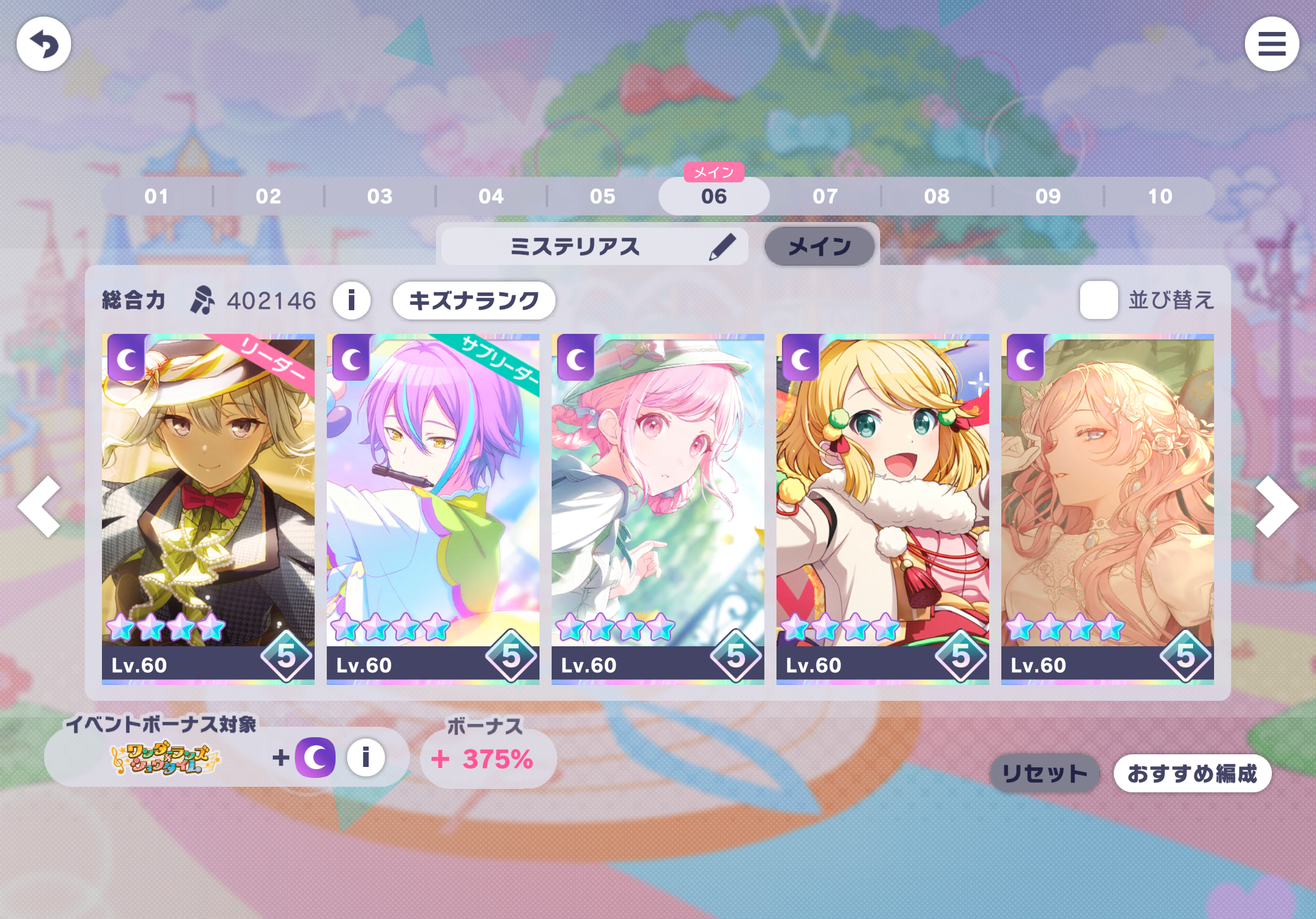Pick the blonde girl with fur collar card
This screenshot has height=919, width=1316.
point(882,508)
